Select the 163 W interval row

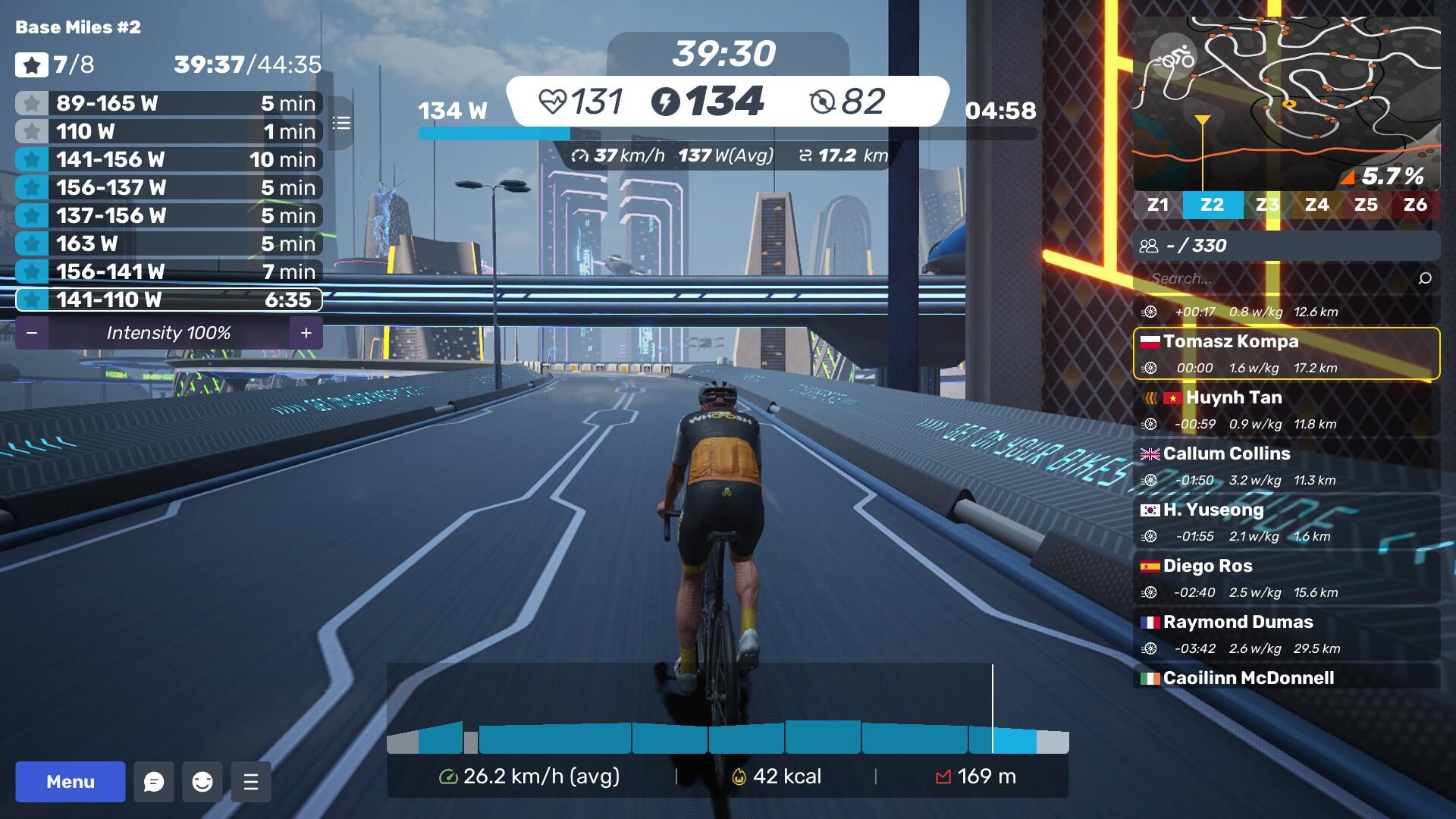[x=168, y=243]
